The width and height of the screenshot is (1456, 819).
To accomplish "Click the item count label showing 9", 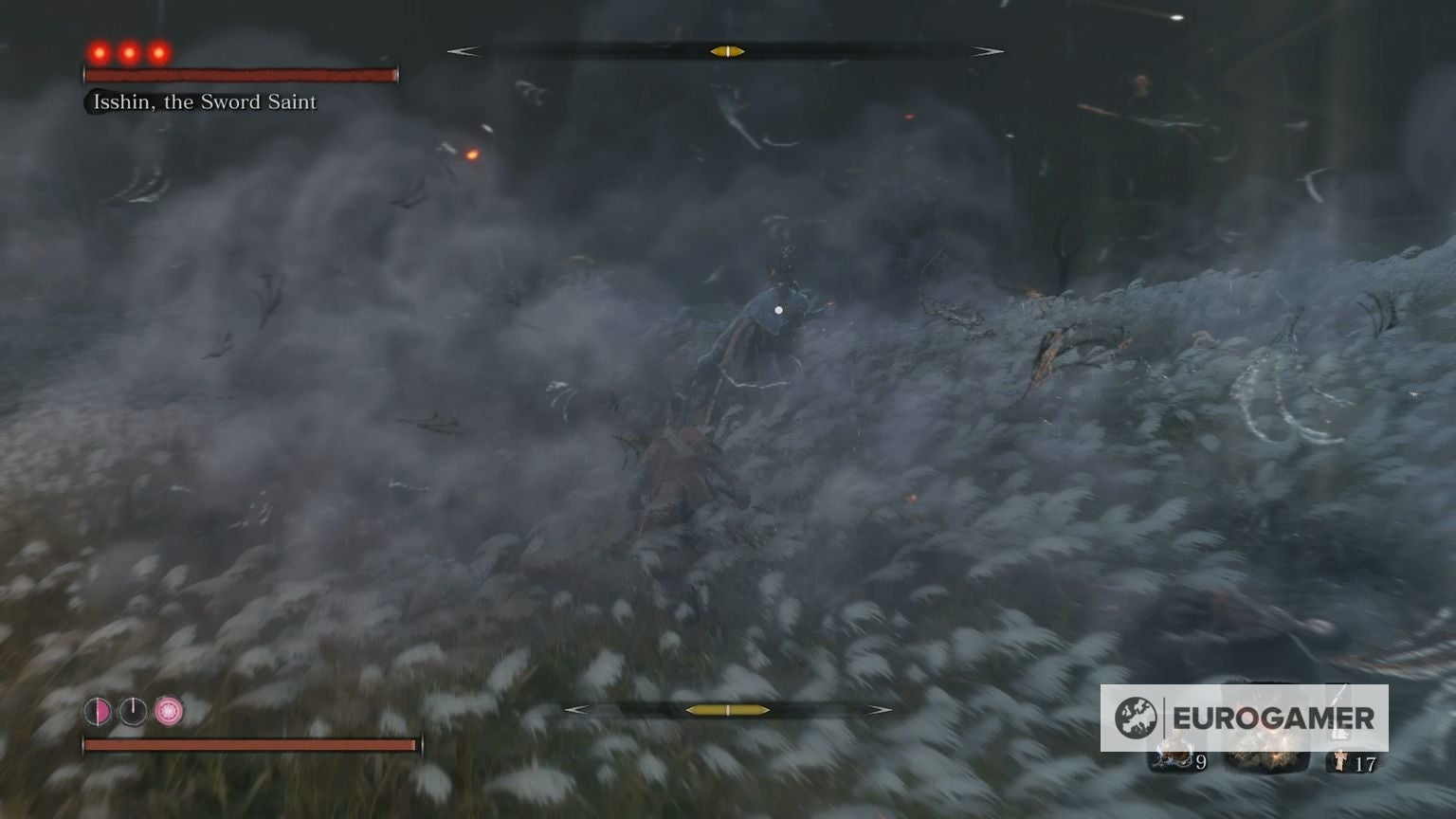I will (1202, 761).
